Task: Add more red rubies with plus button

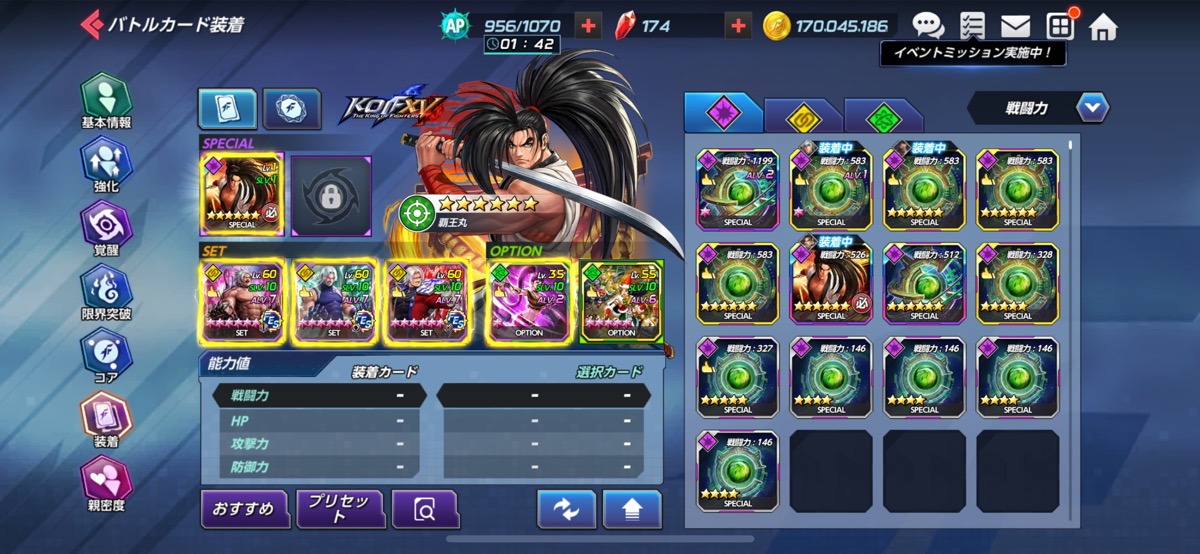Action: [x=738, y=26]
